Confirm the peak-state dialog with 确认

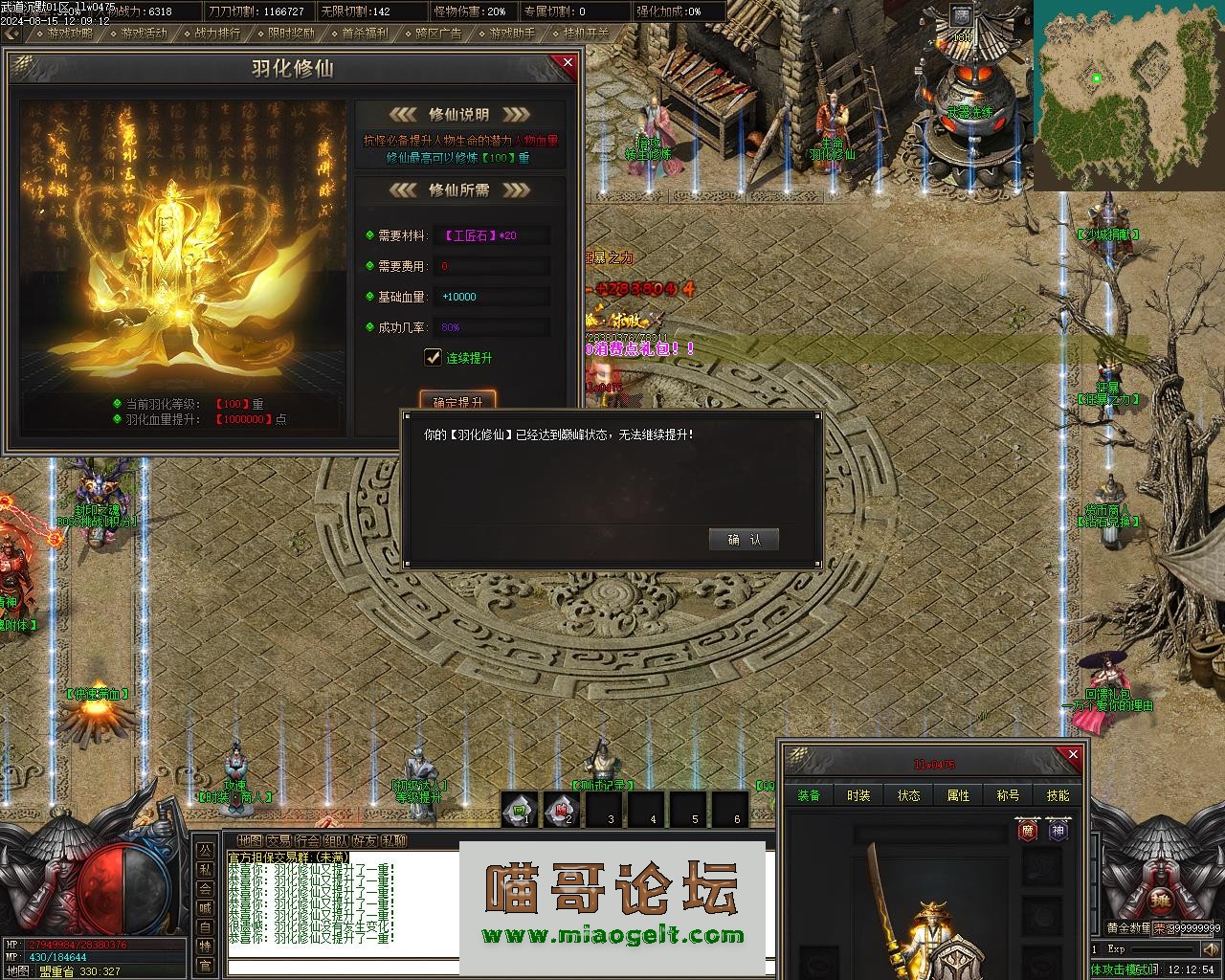[x=744, y=540]
